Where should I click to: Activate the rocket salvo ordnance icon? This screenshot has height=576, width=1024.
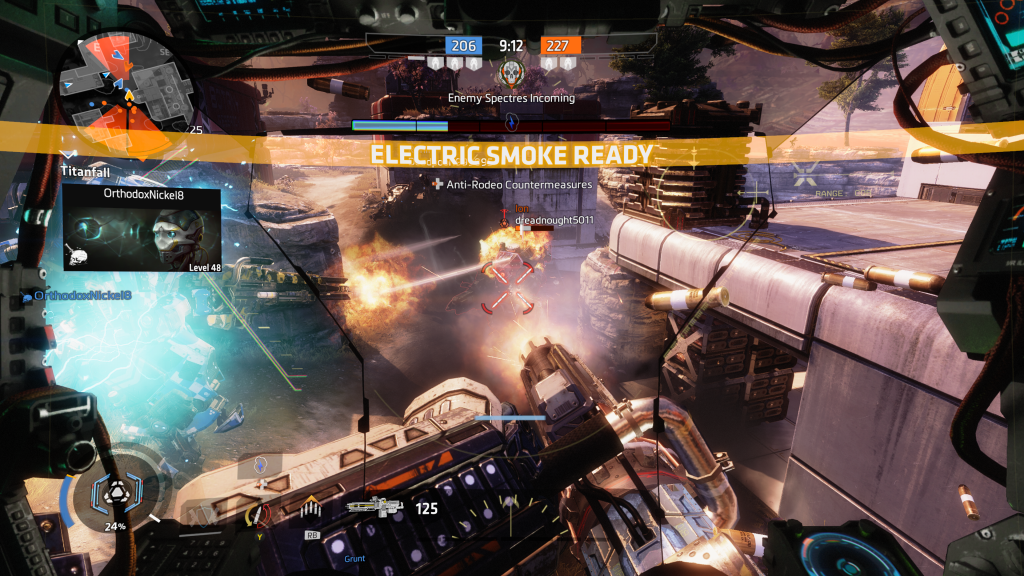point(311,510)
